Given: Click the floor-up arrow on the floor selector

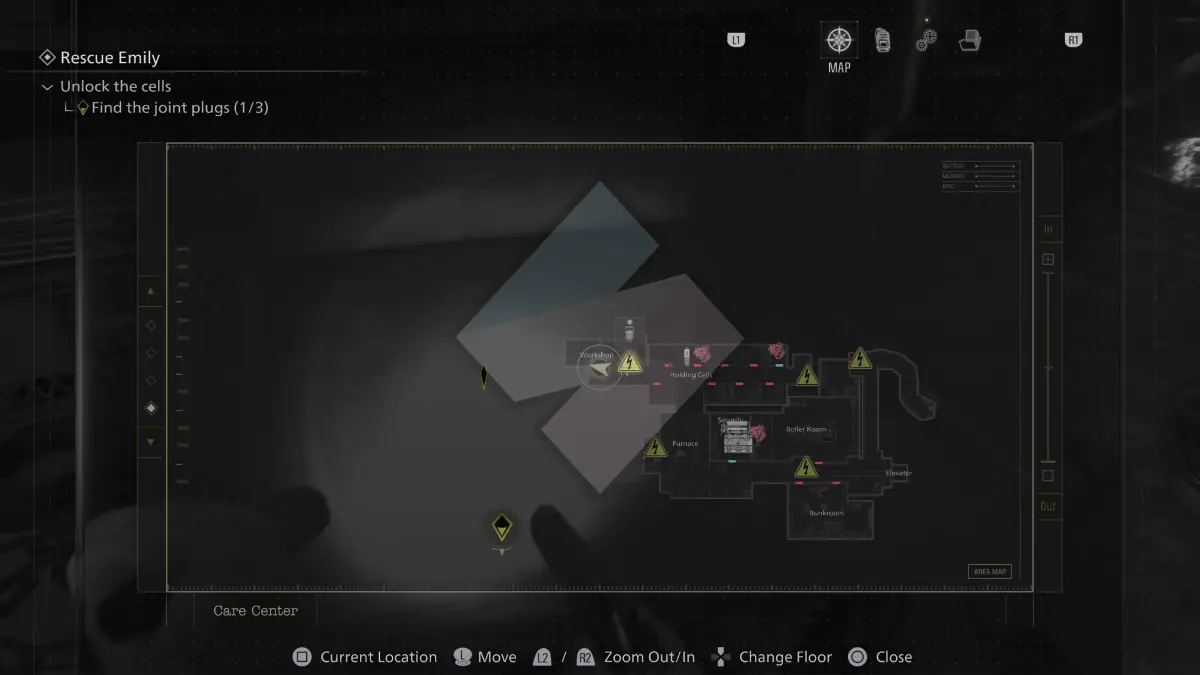Looking at the screenshot, I should tap(151, 291).
